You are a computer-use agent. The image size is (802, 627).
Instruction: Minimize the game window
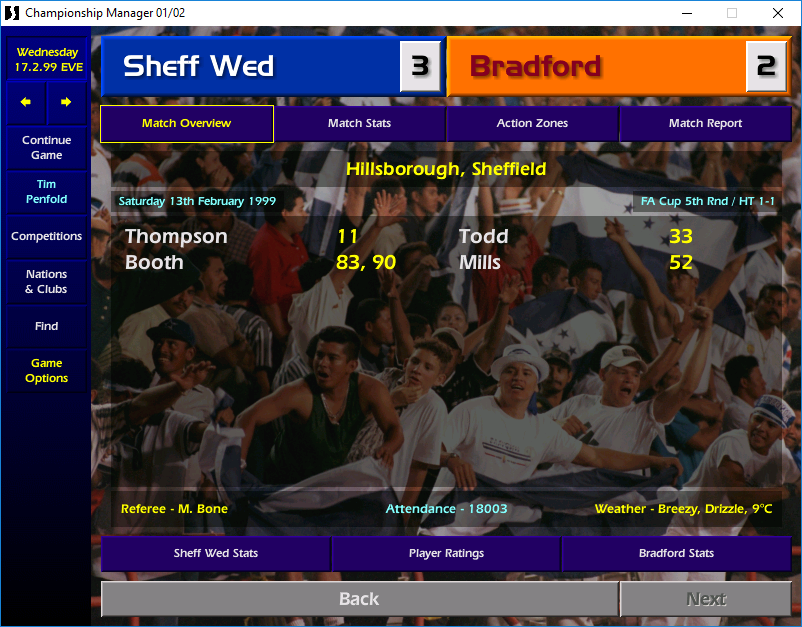point(686,13)
